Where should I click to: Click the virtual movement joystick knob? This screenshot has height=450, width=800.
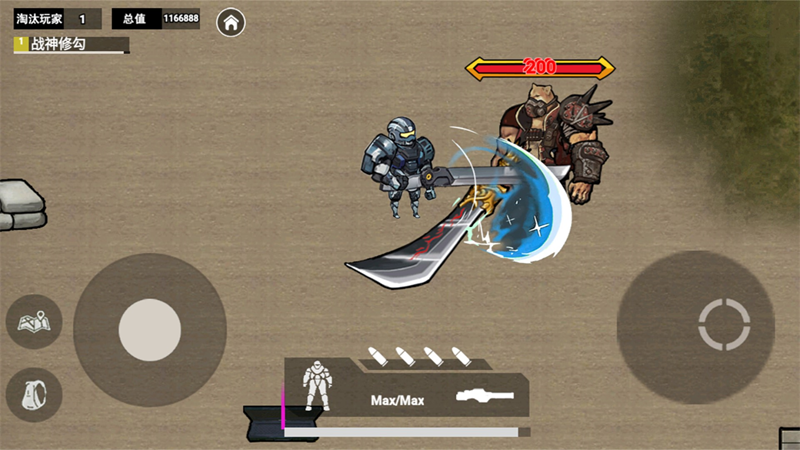pos(150,330)
